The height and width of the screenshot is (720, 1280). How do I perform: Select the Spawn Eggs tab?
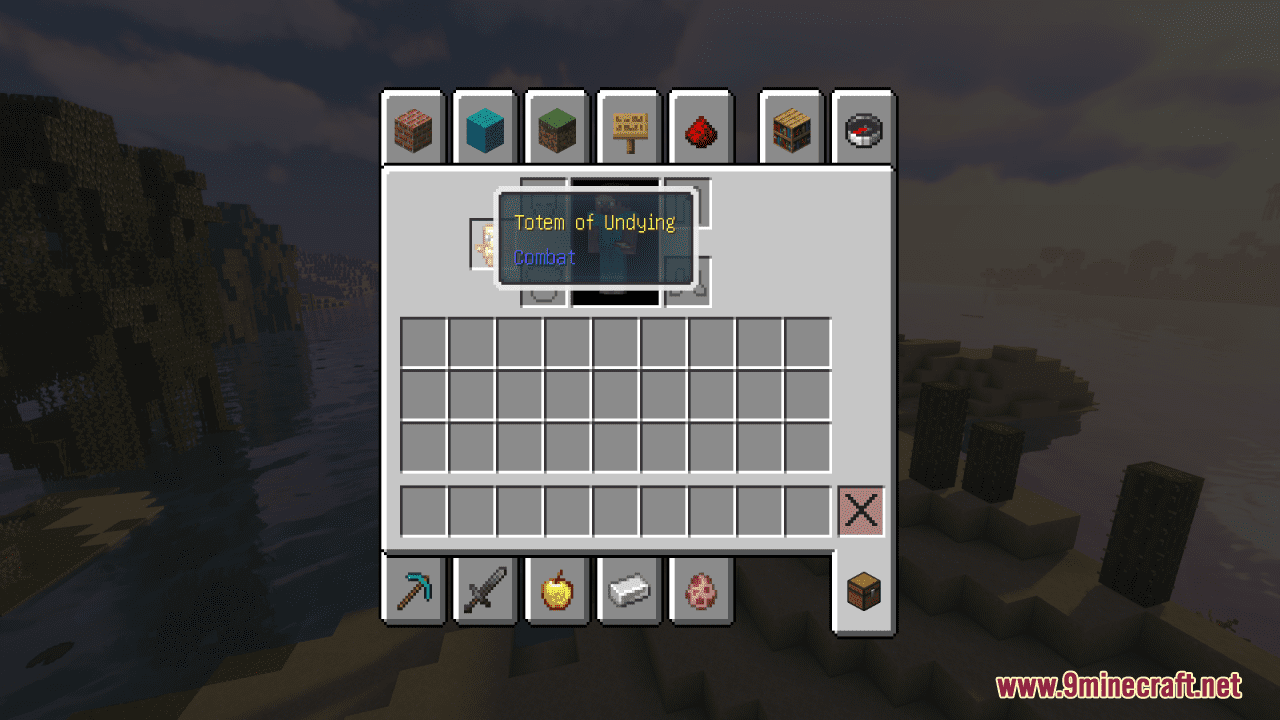click(x=700, y=592)
